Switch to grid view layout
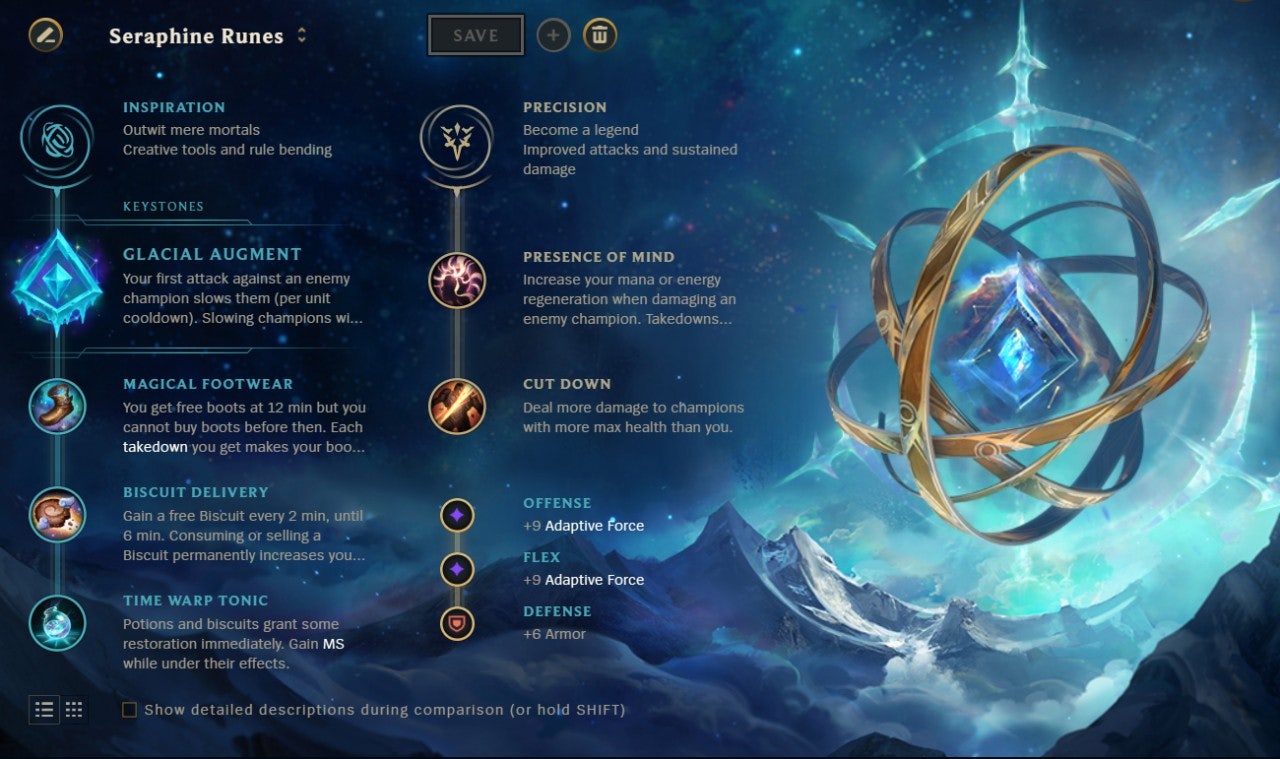1280x759 pixels. pos(74,710)
